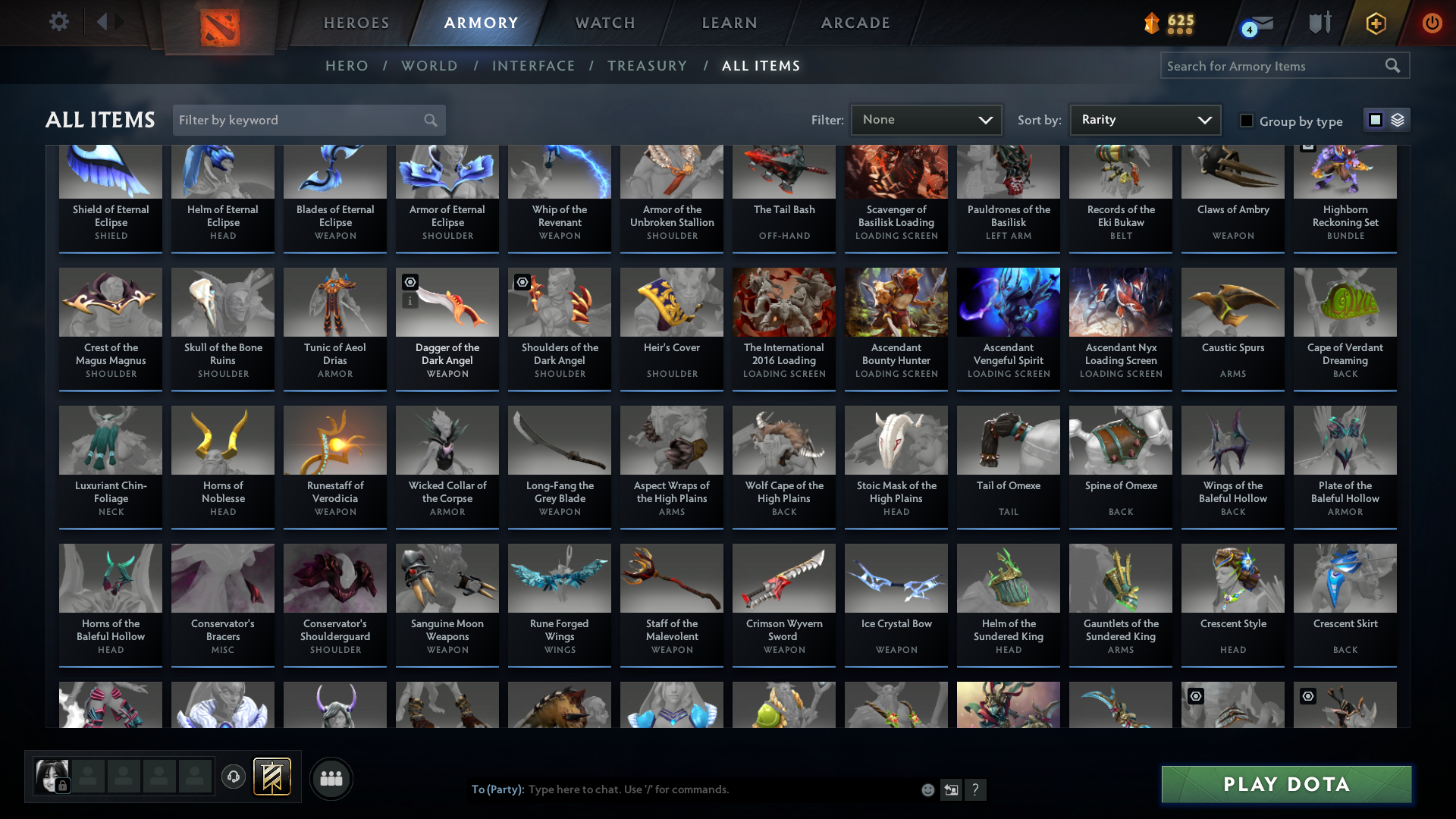1456x819 pixels.
Task: Open the Filter dropdown set to None
Action: coord(926,119)
